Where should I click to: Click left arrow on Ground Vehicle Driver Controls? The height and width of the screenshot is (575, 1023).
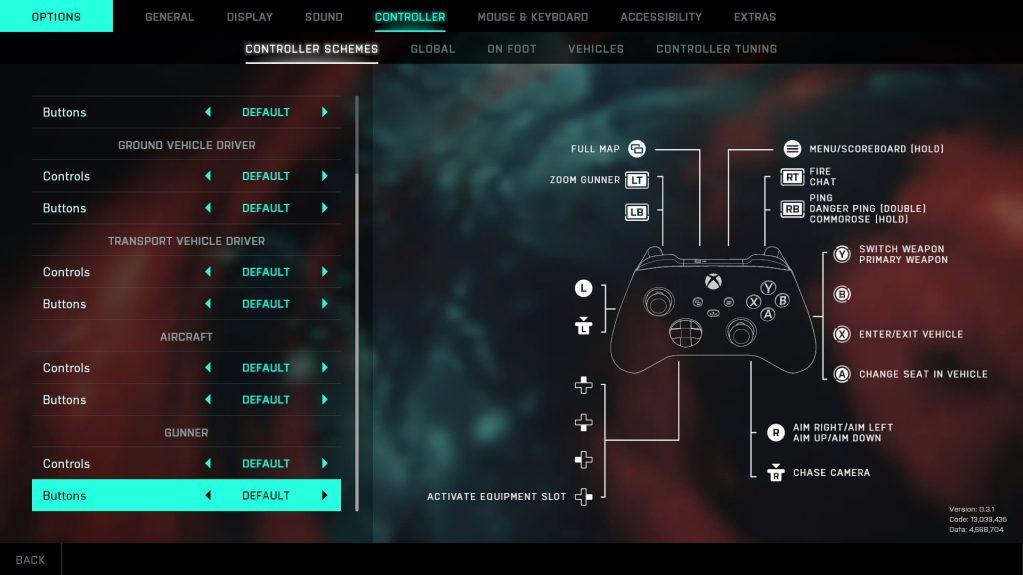pos(208,176)
